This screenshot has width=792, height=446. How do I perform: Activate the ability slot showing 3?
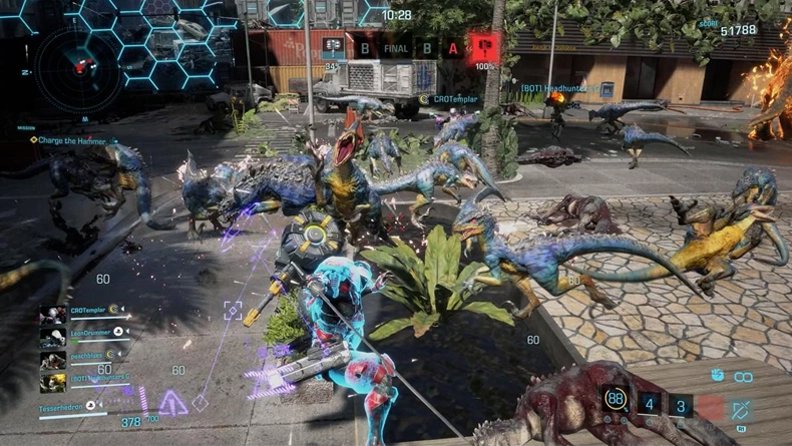[x=681, y=404]
